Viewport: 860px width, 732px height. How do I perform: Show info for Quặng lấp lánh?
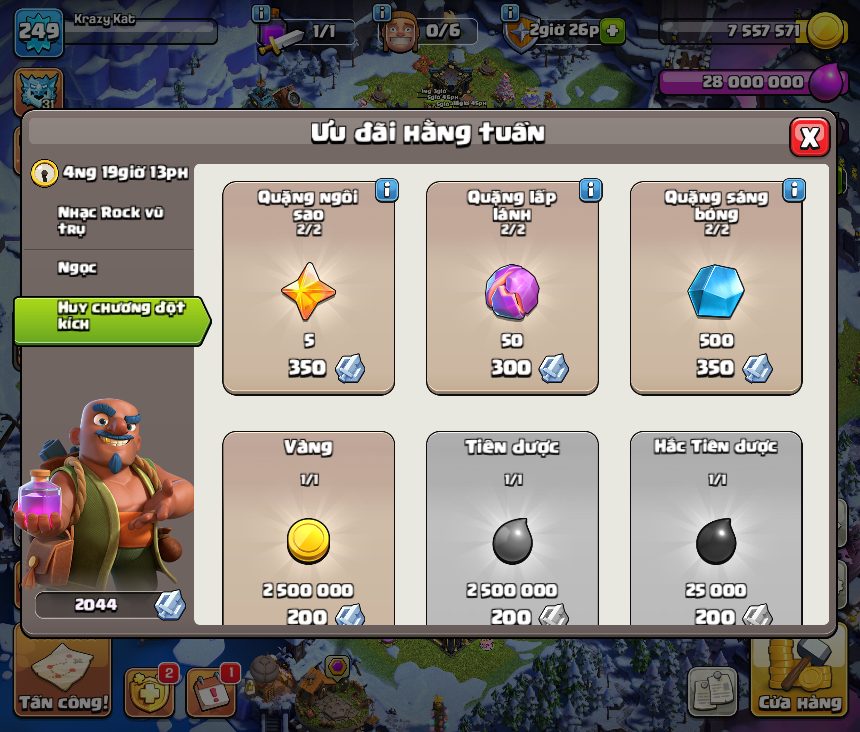(590, 190)
